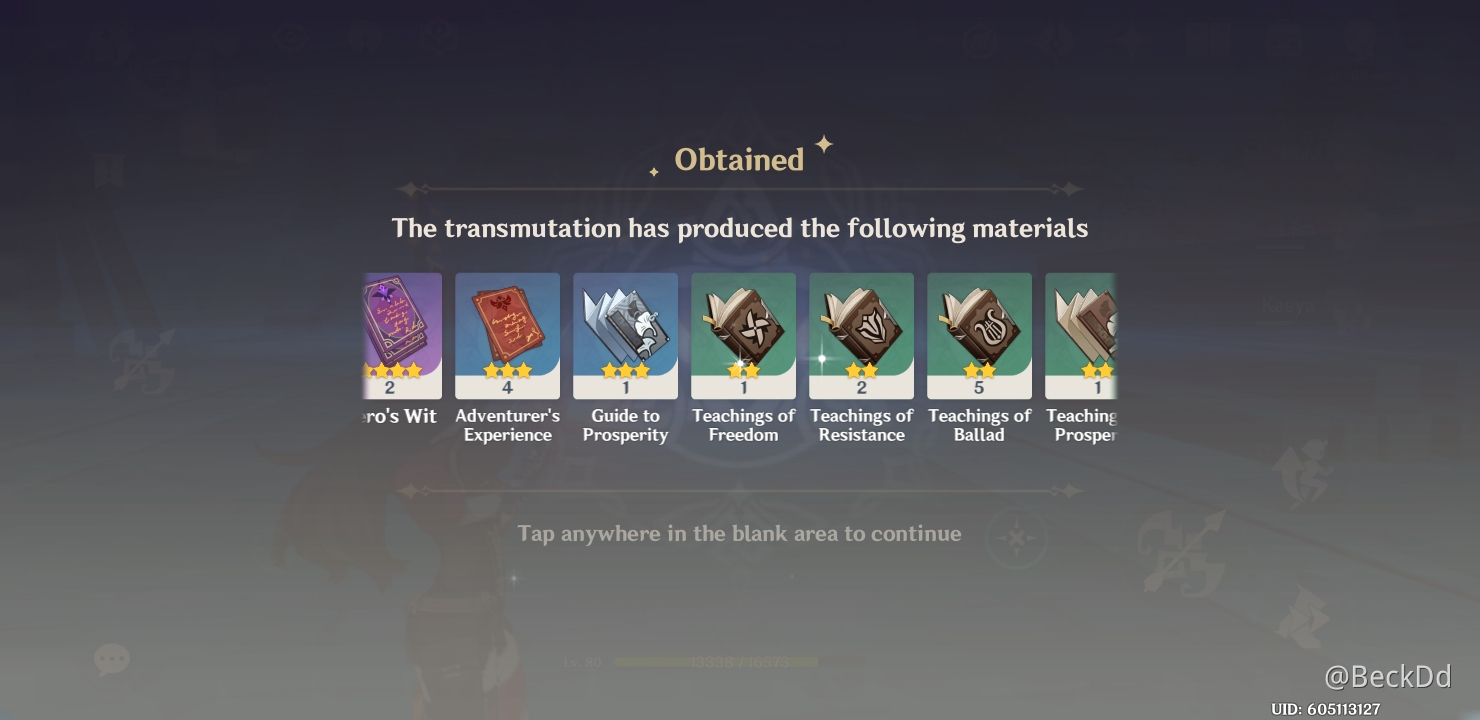This screenshot has height=720, width=1480.
Task: Click the quantity badge showing 5 on Ballad
Action: pos(979,388)
